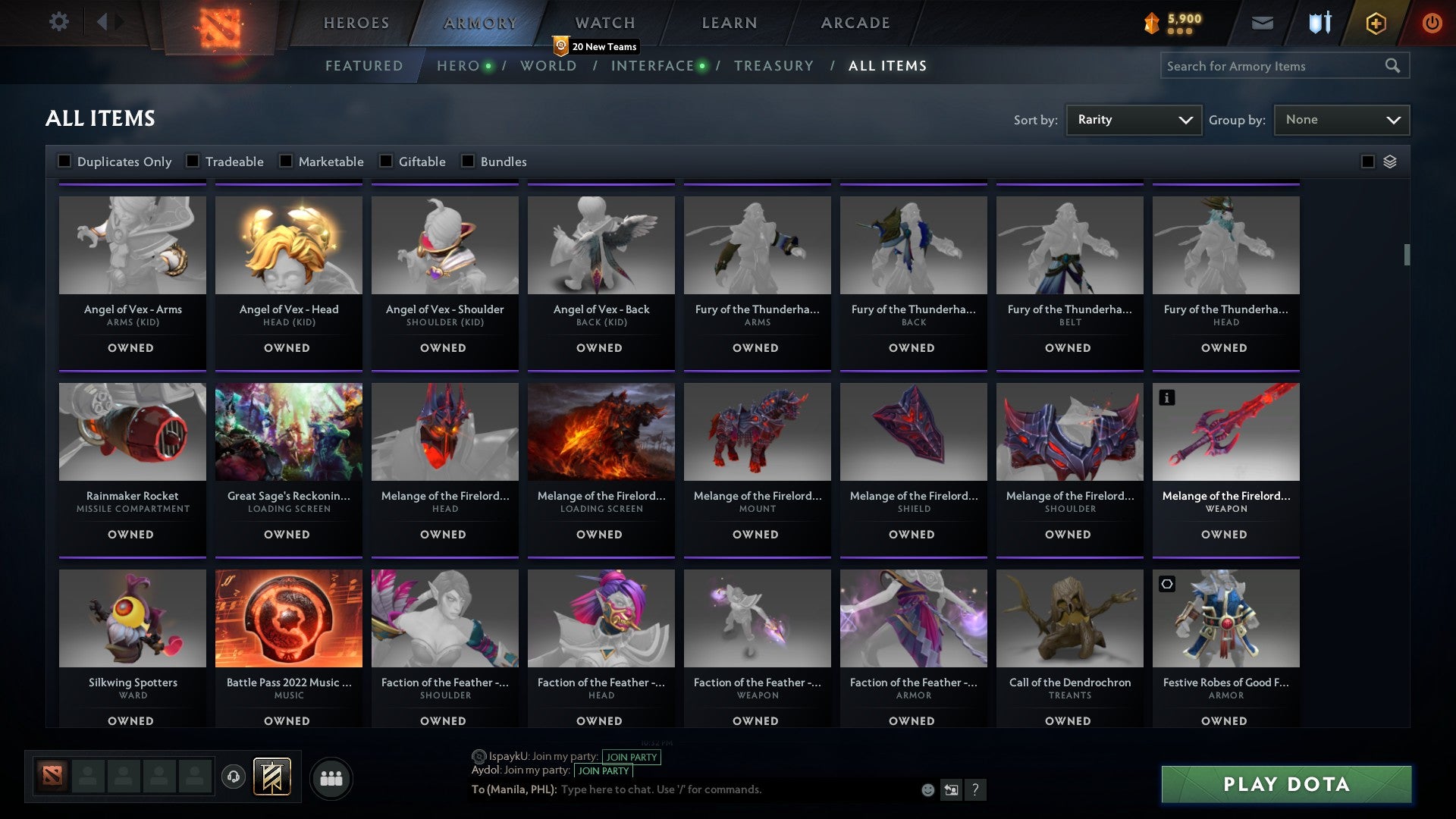Expand the Group by dropdown
The height and width of the screenshot is (819, 1456).
point(1341,119)
